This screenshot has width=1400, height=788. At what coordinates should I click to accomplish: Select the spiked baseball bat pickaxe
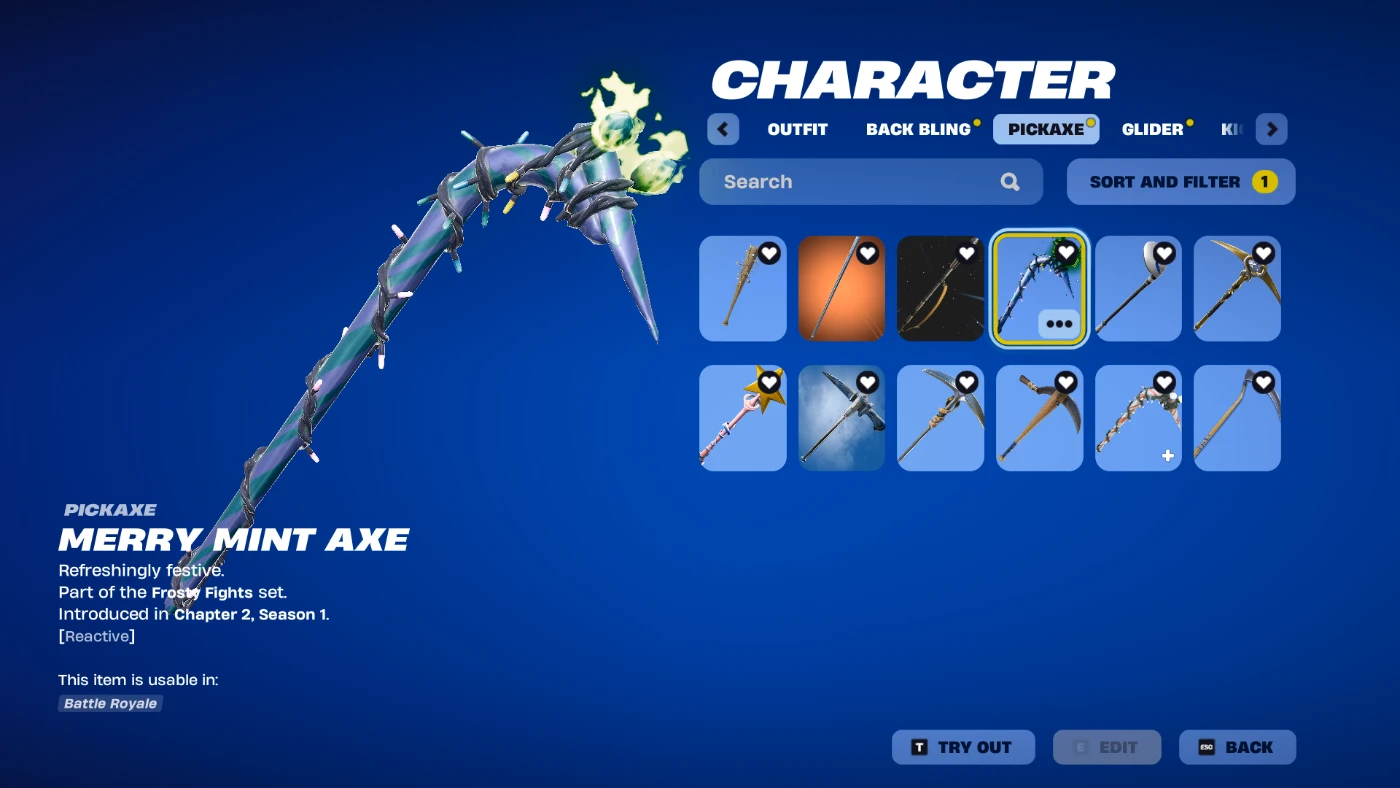tap(742, 289)
